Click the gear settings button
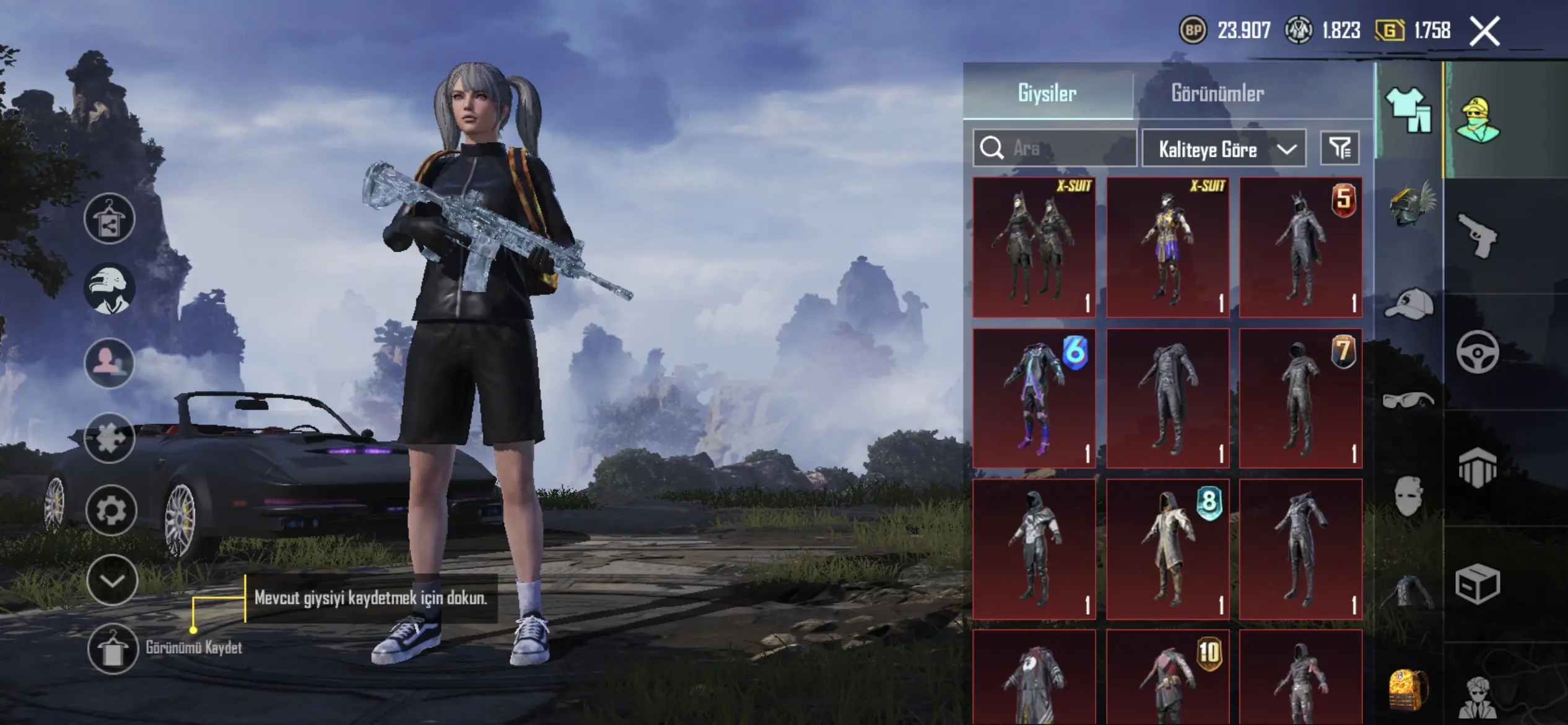Viewport: 1568px width, 725px height. click(x=111, y=511)
